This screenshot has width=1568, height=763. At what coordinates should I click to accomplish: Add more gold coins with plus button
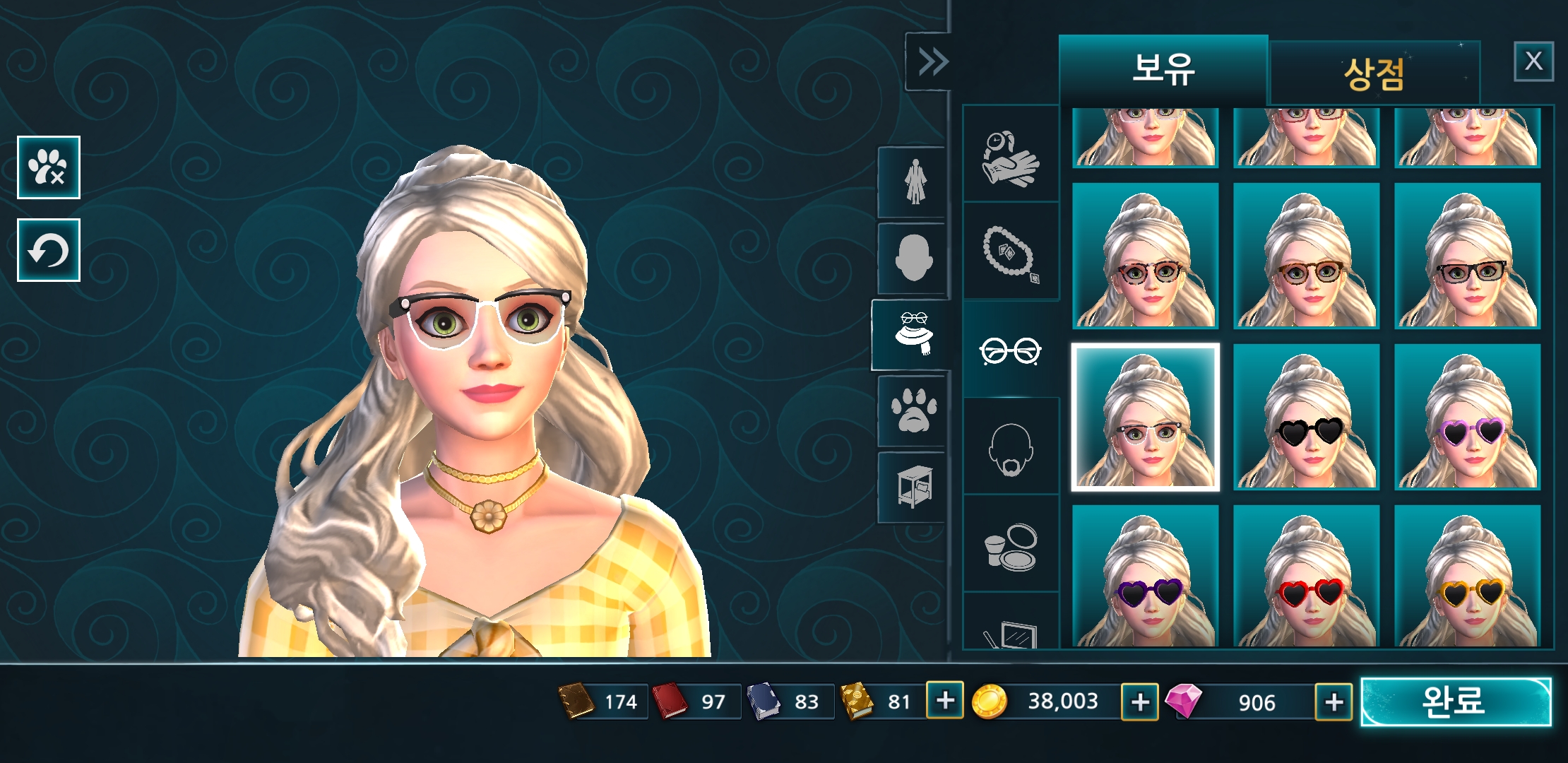click(1139, 702)
